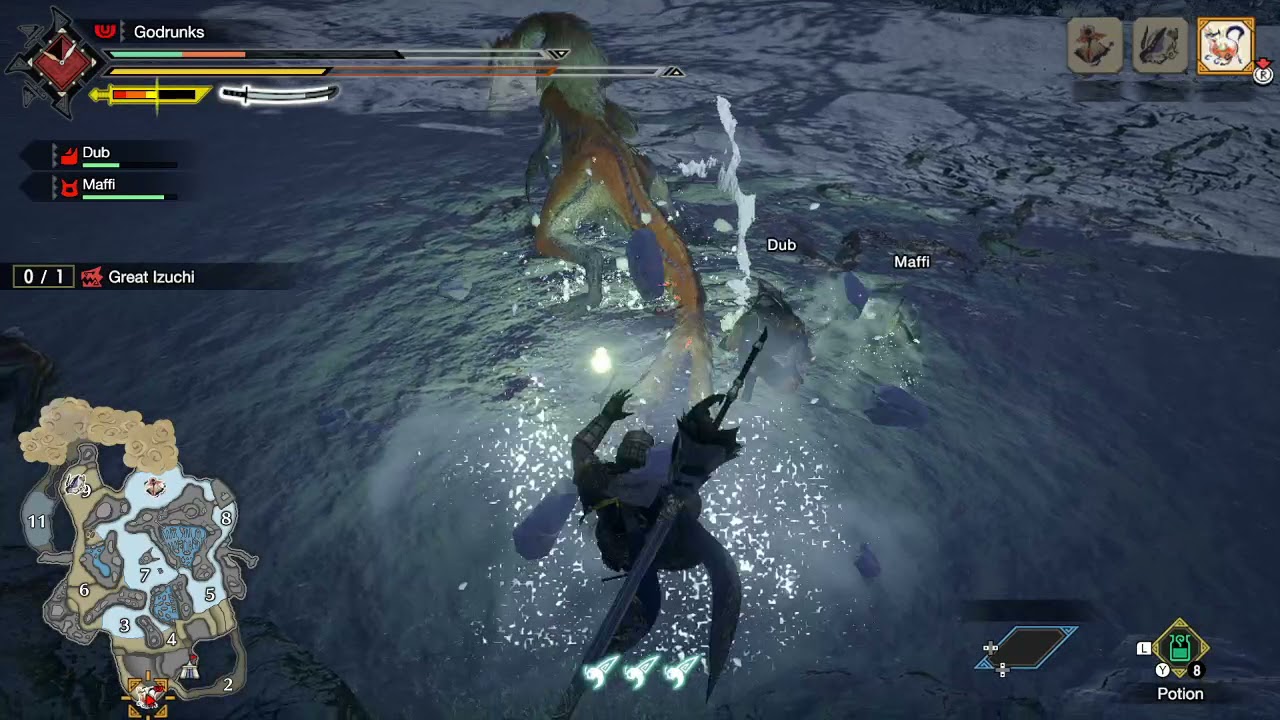Image resolution: width=1280 pixels, height=720 pixels.
Task: Expand the arrow beside Maffi's nameplate
Action: (x=55, y=184)
